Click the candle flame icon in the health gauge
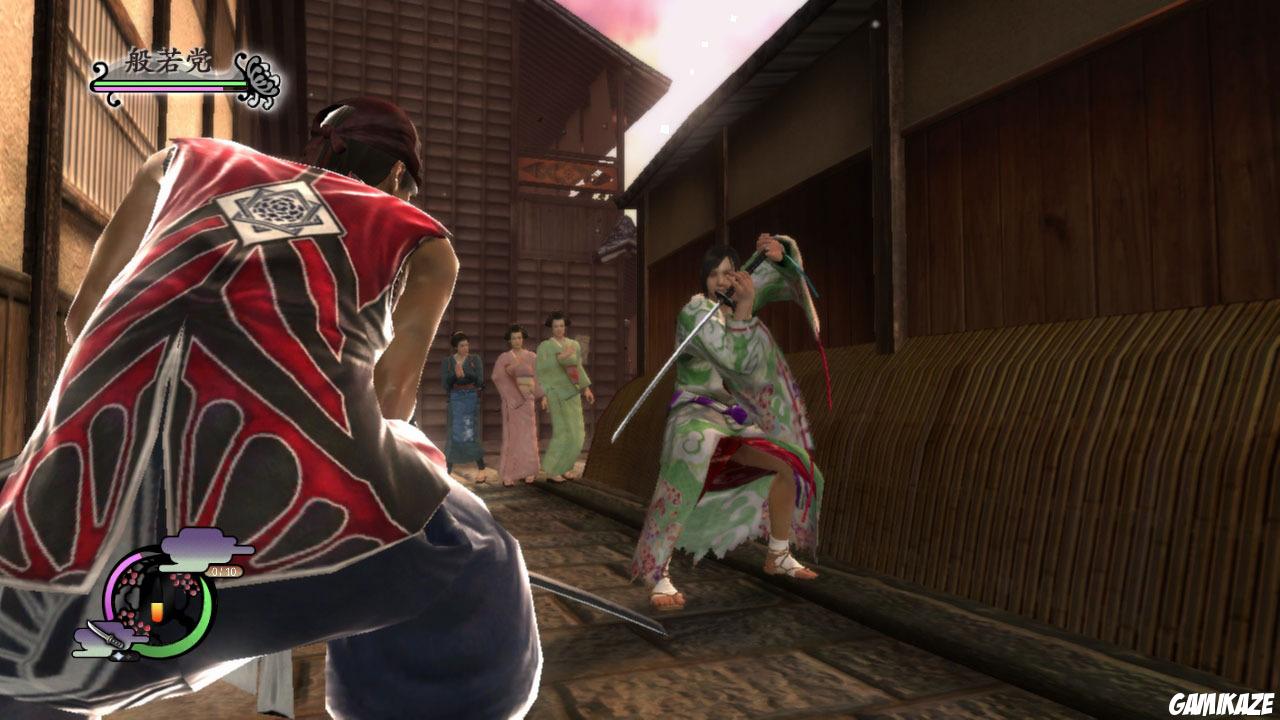 [157, 610]
